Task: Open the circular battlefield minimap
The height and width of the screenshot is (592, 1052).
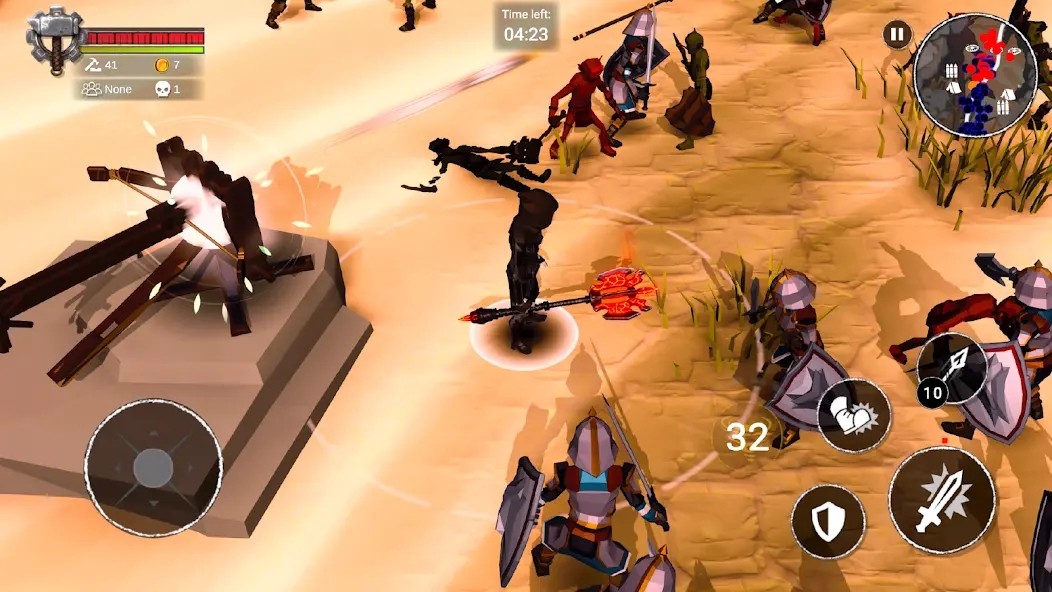Action: (975, 75)
